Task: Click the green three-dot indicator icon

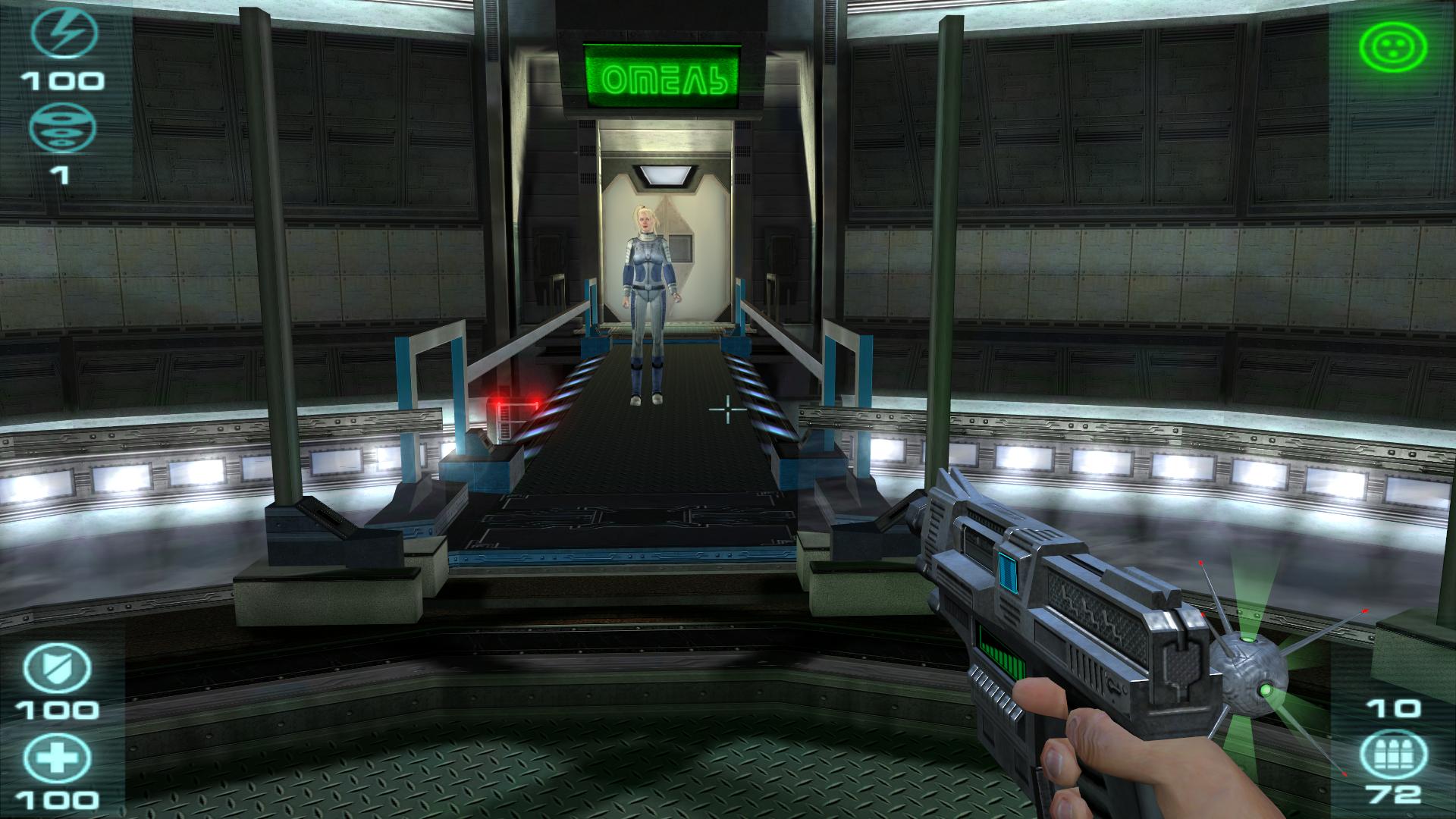Action: (x=1393, y=47)
